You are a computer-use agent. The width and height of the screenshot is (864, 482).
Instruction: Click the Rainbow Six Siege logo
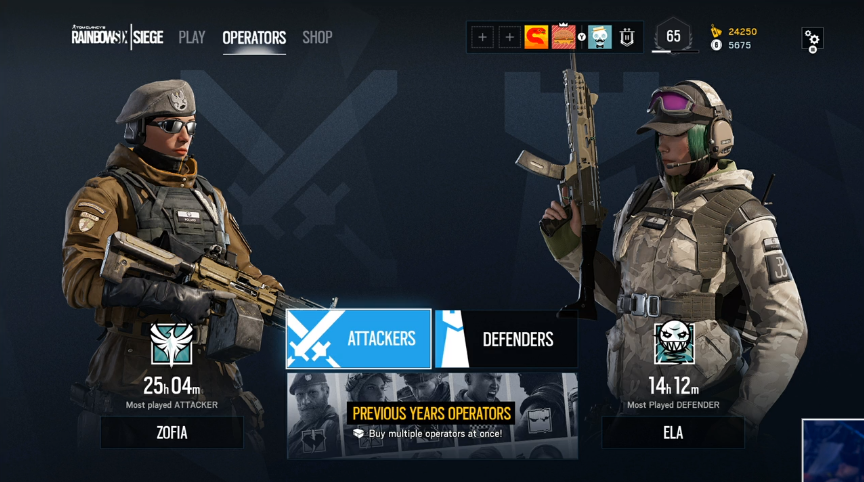[x=116, y=37]
